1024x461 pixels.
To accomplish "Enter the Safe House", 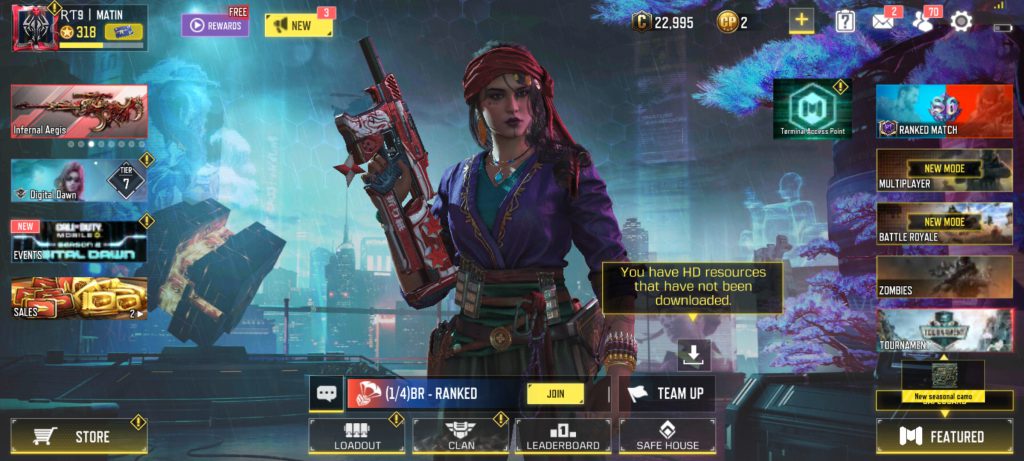I will (x=667, y=436).
